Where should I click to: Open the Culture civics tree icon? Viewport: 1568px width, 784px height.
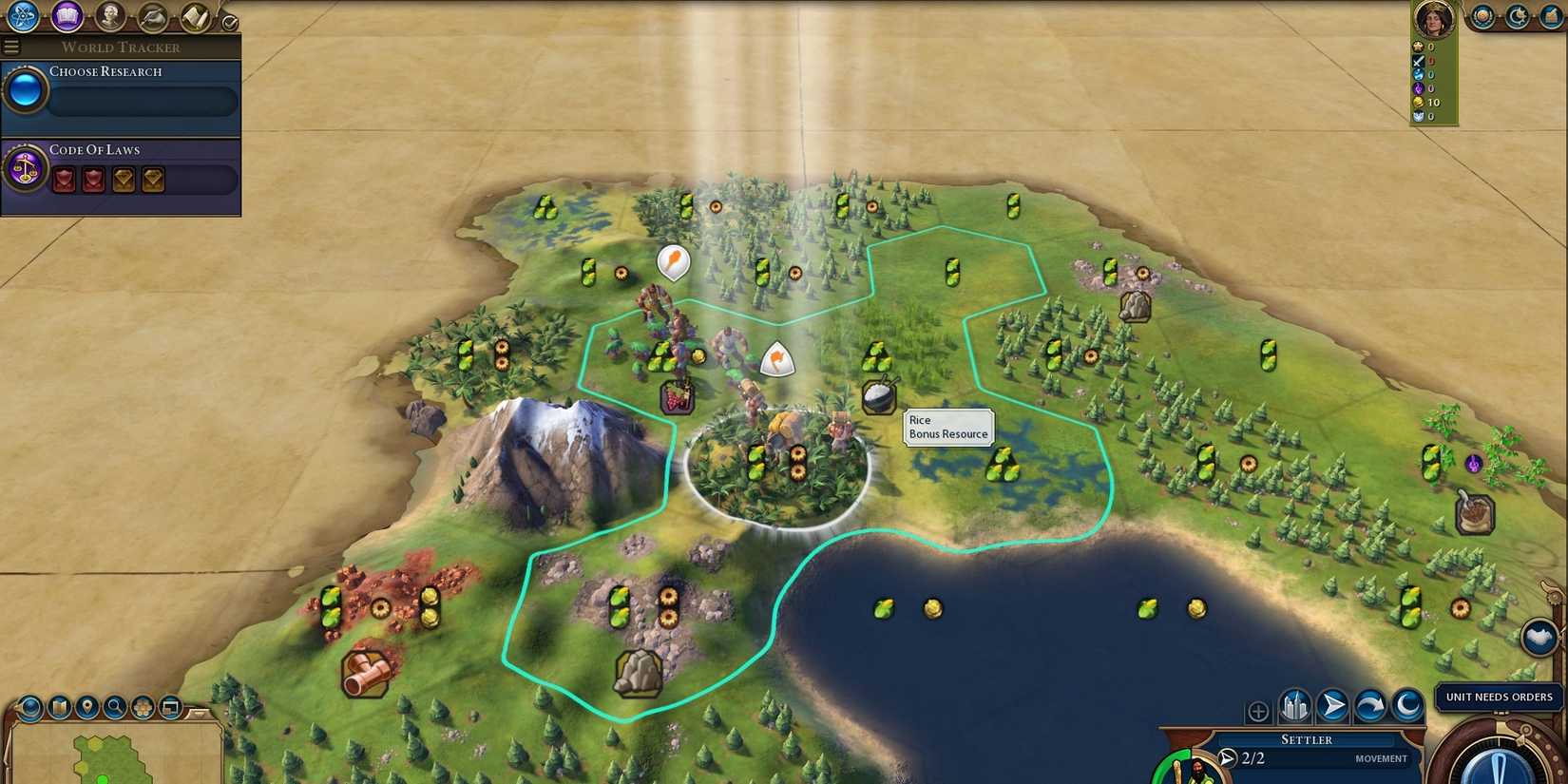pyautogui.click(x=65, y=16)
